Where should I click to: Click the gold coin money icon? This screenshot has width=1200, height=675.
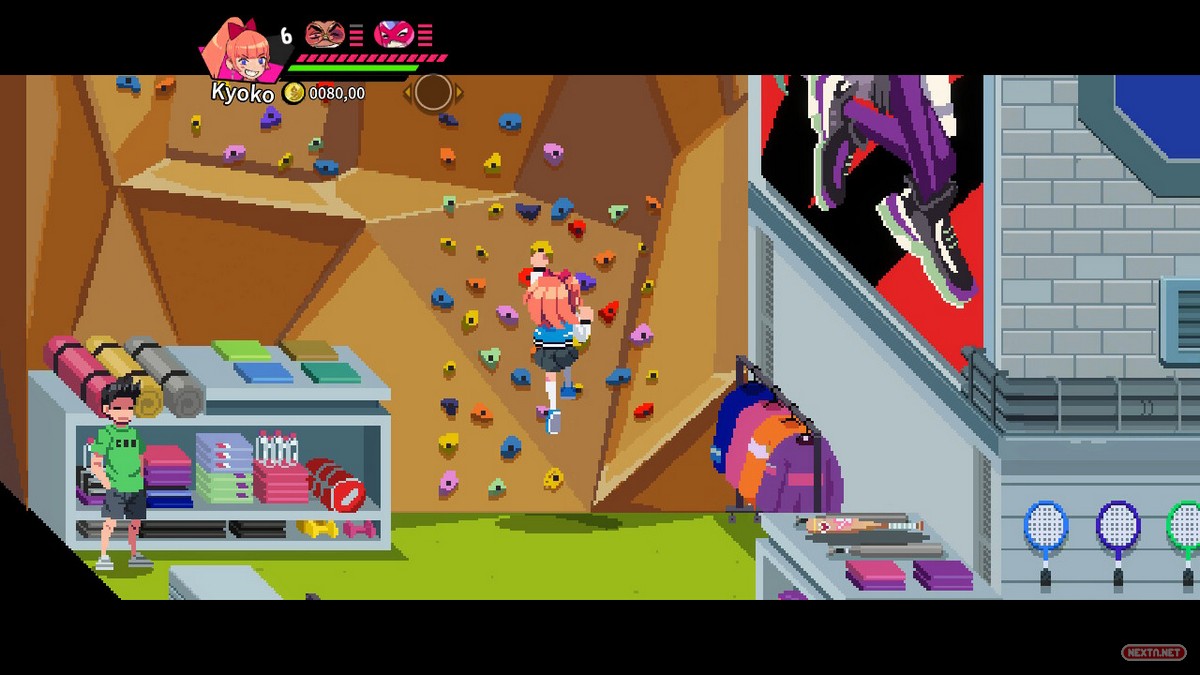pos(293,93)
